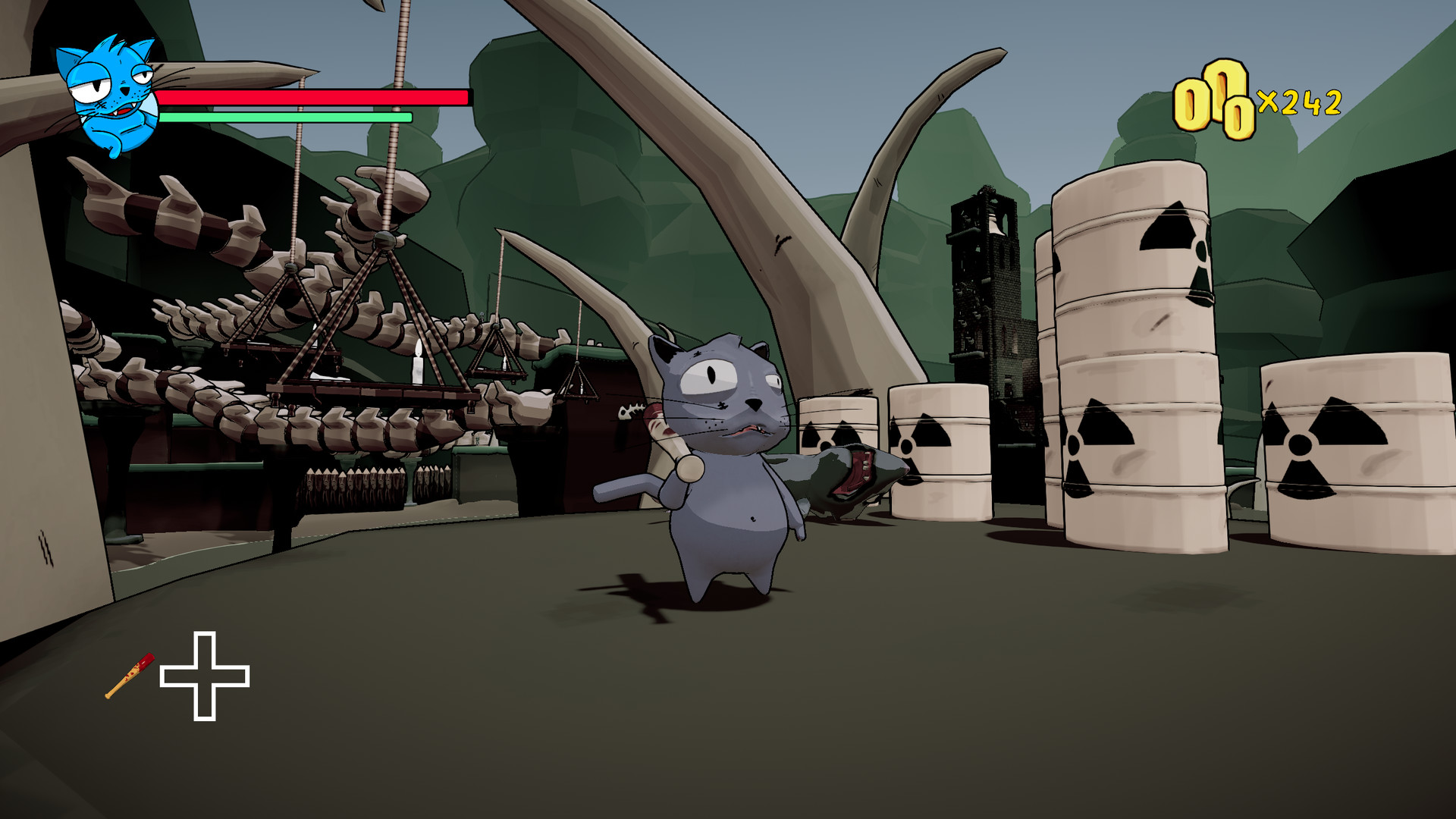Viewport: 1456px width, 819px height.
Task: Click the crosshair aiming reticle
Action: [x=206, y=677]
